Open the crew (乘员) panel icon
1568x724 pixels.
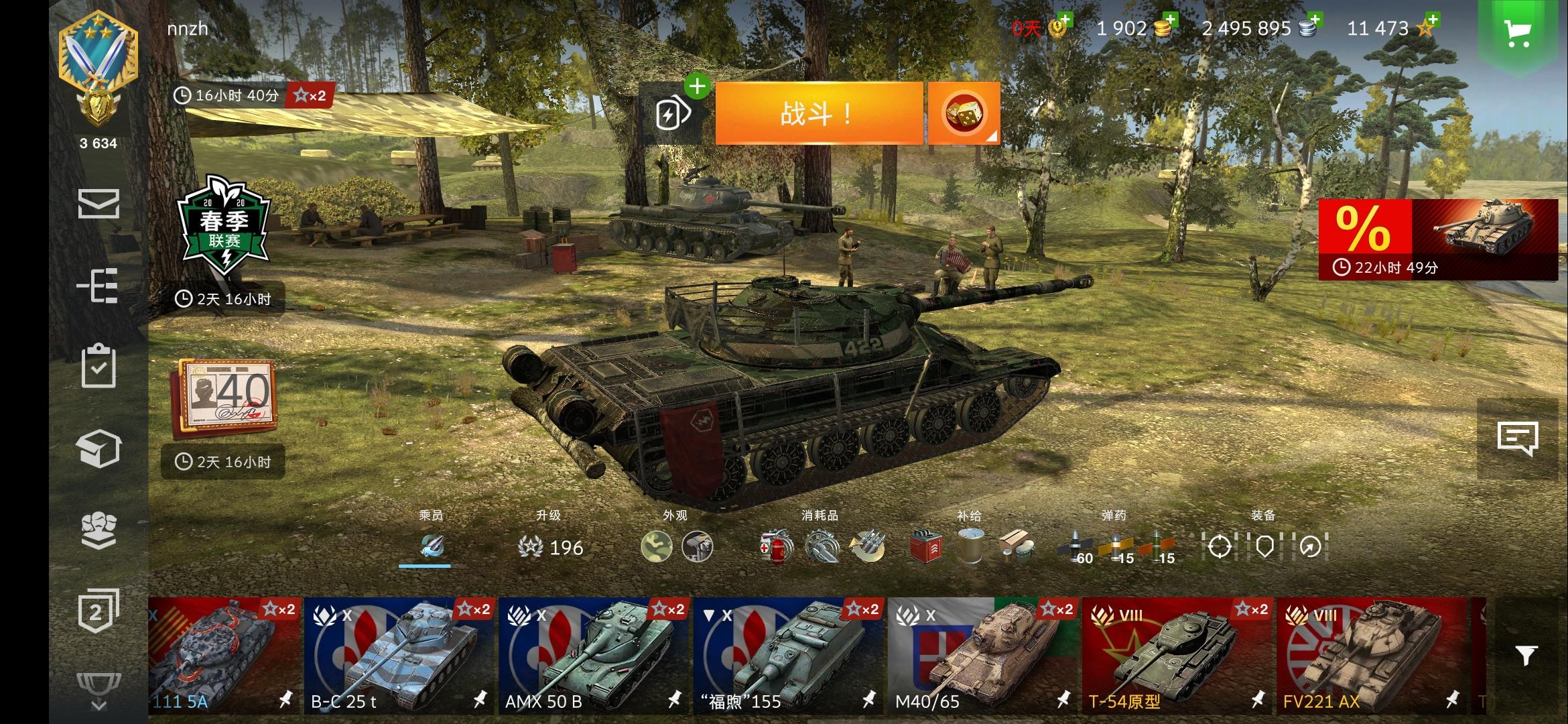(x=432, y=546)
